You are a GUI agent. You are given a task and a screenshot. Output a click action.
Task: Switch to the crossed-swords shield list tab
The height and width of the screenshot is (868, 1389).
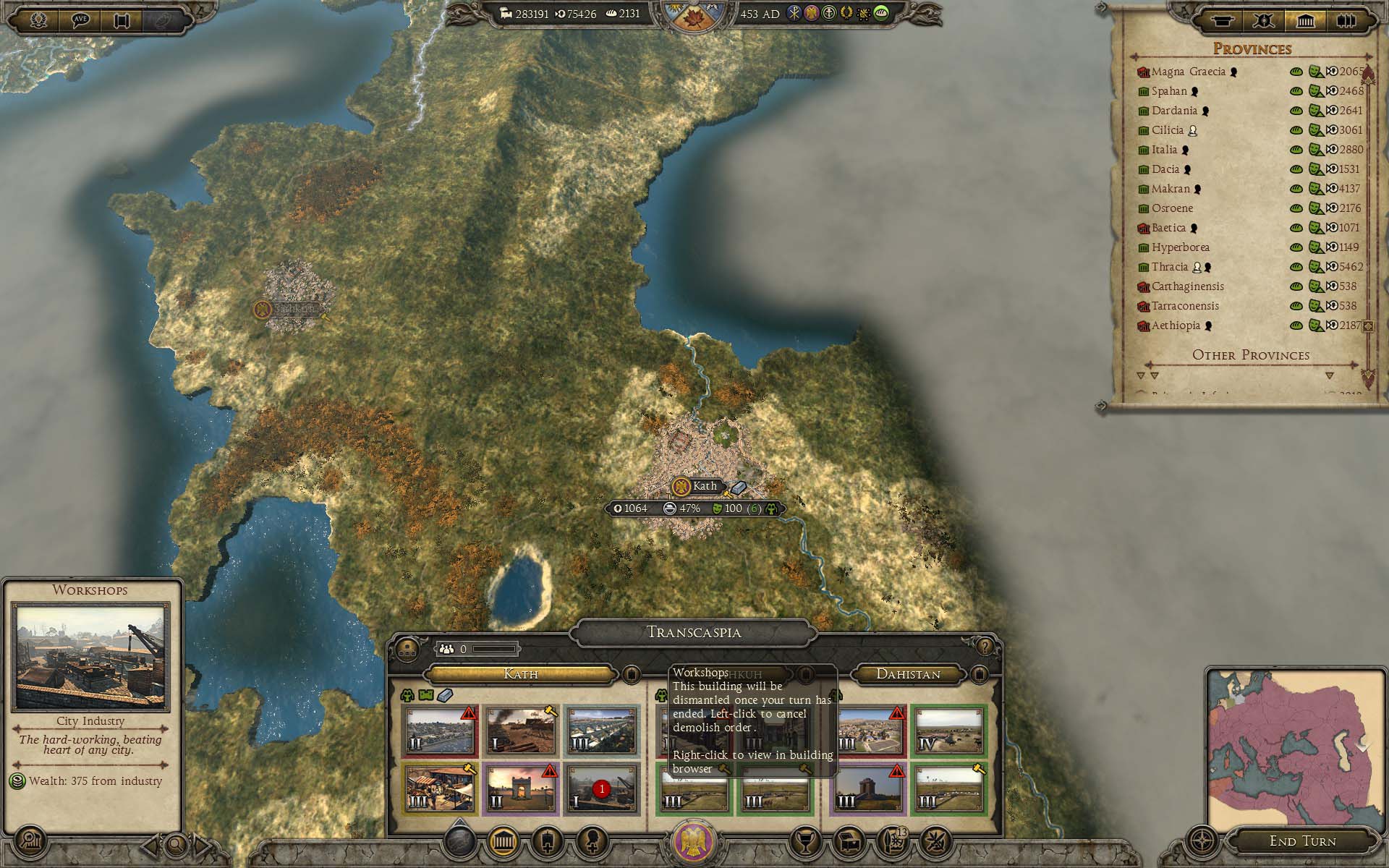(1264, 21)
